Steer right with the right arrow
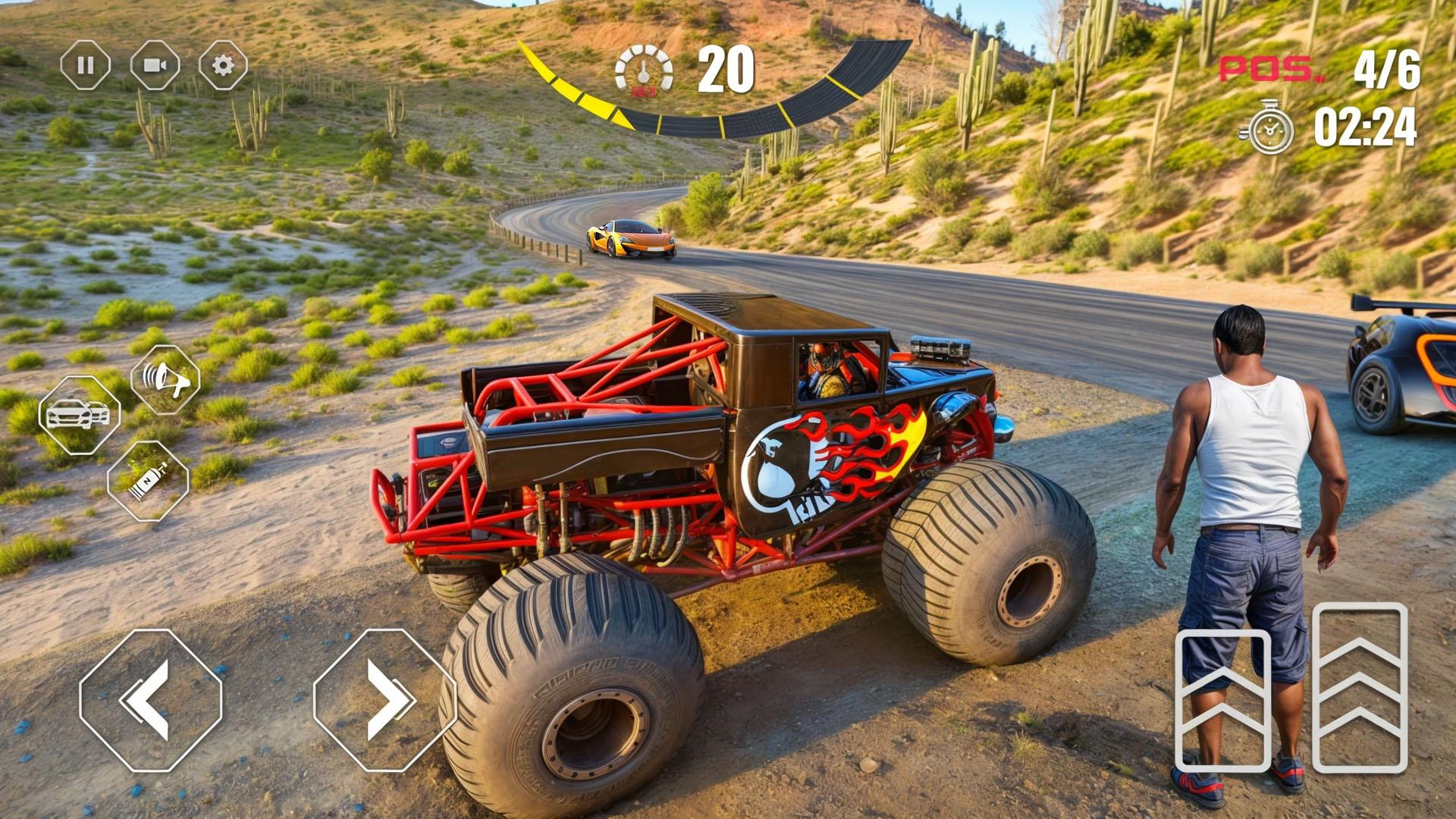The height and width of the screenshot is (819, 1456). tap(384, 700)
